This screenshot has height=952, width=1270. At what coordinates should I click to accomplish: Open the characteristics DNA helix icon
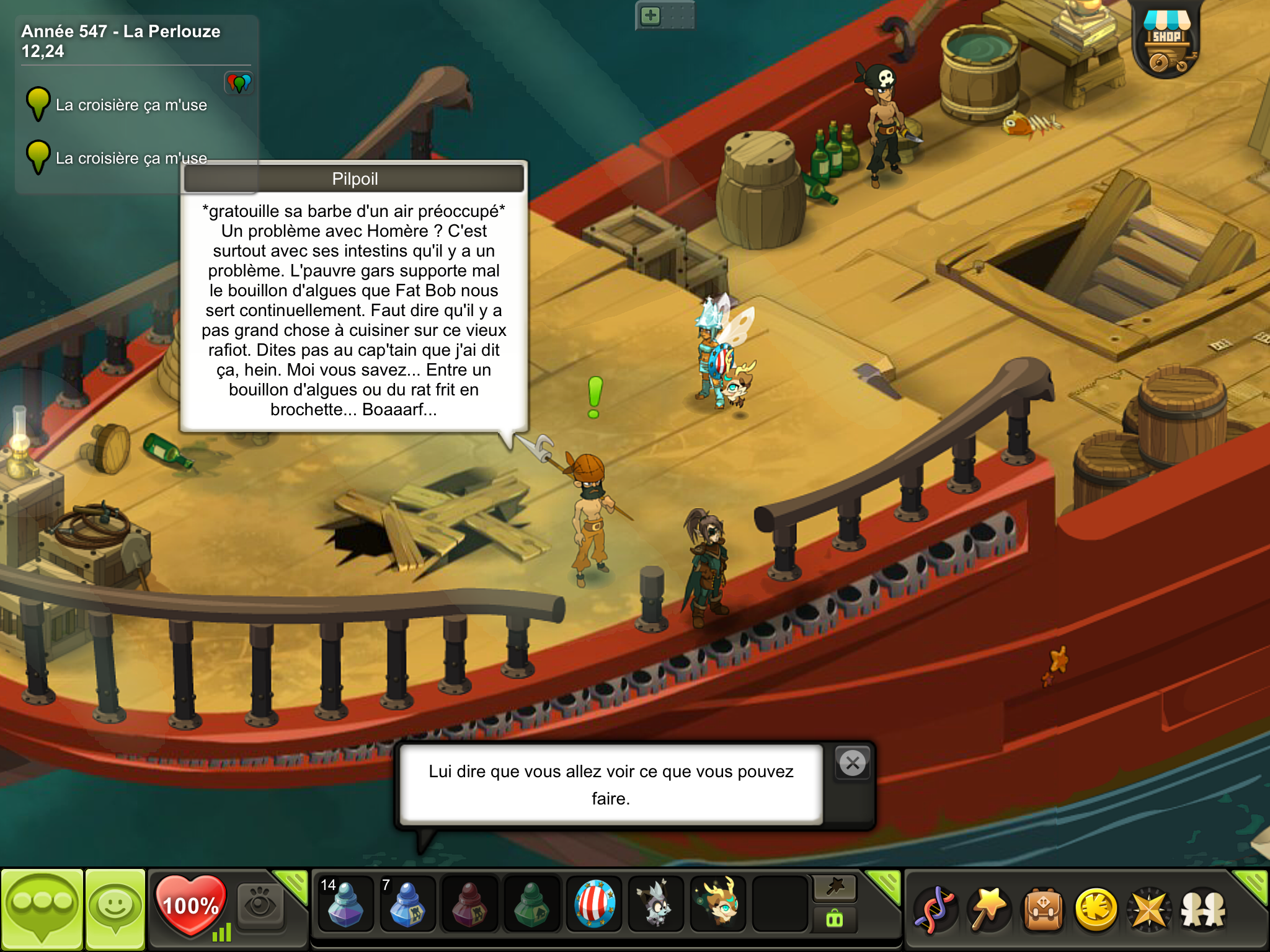[x=935, y=909]
